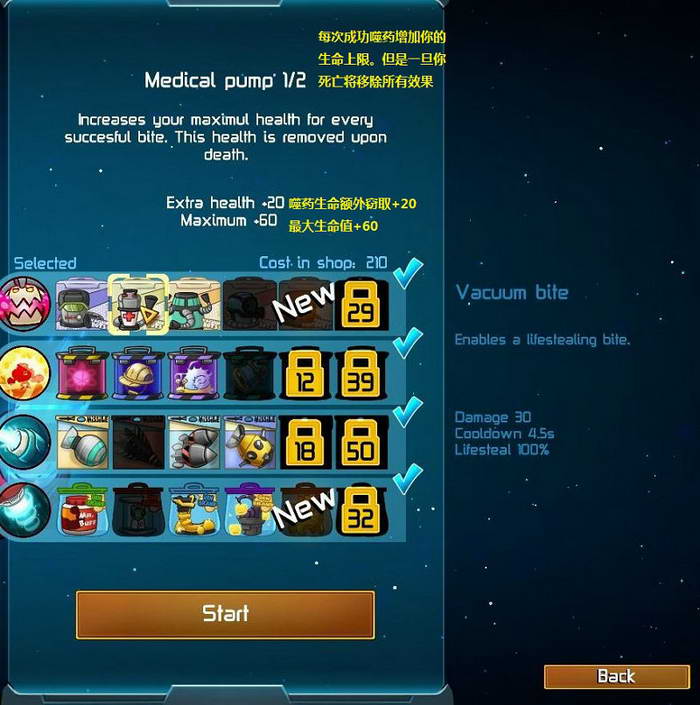
Task: Go back with the Back button
Action: click(x=616, y=676)
